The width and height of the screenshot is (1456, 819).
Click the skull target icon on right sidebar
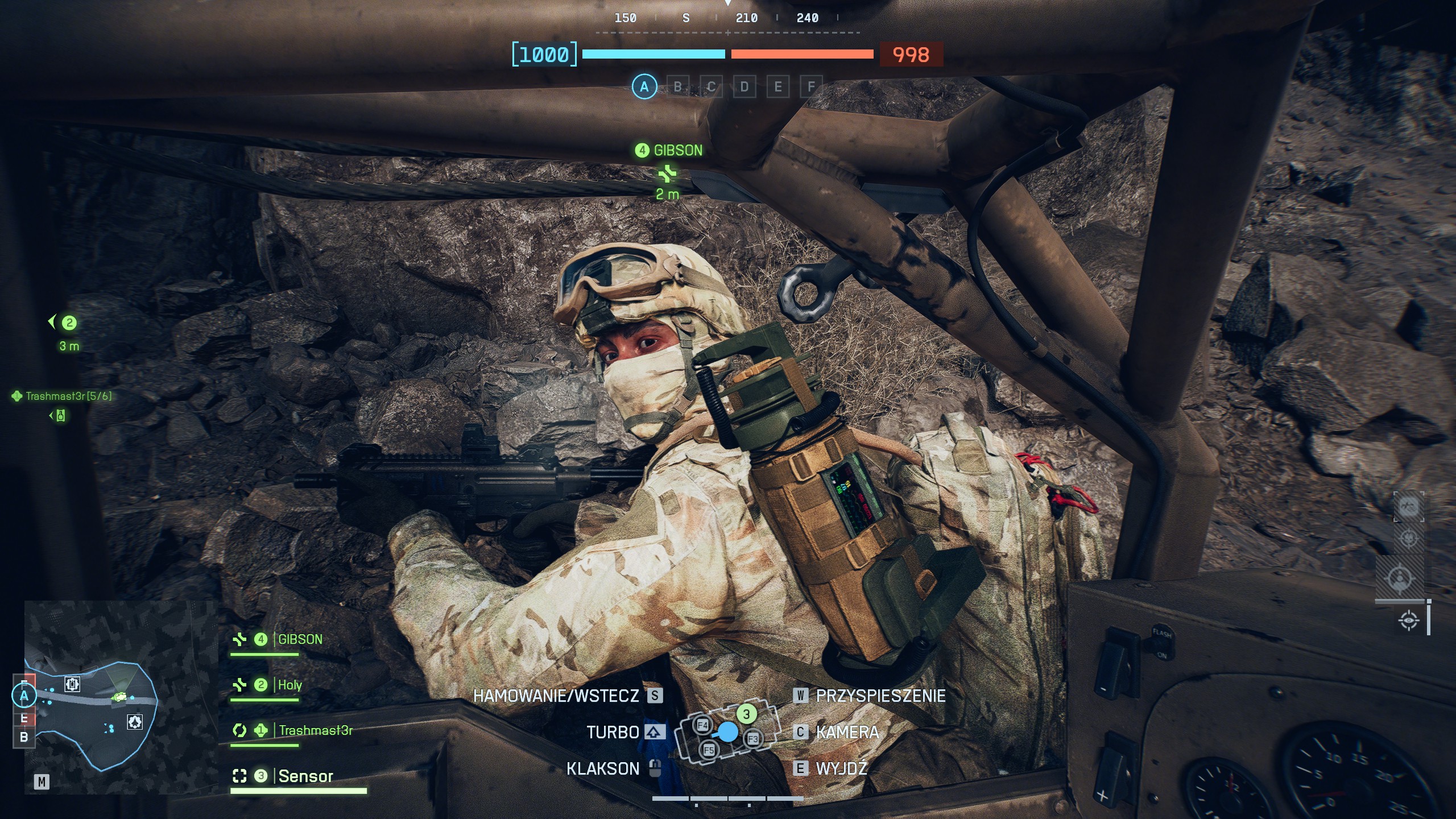coord(1408,537)
